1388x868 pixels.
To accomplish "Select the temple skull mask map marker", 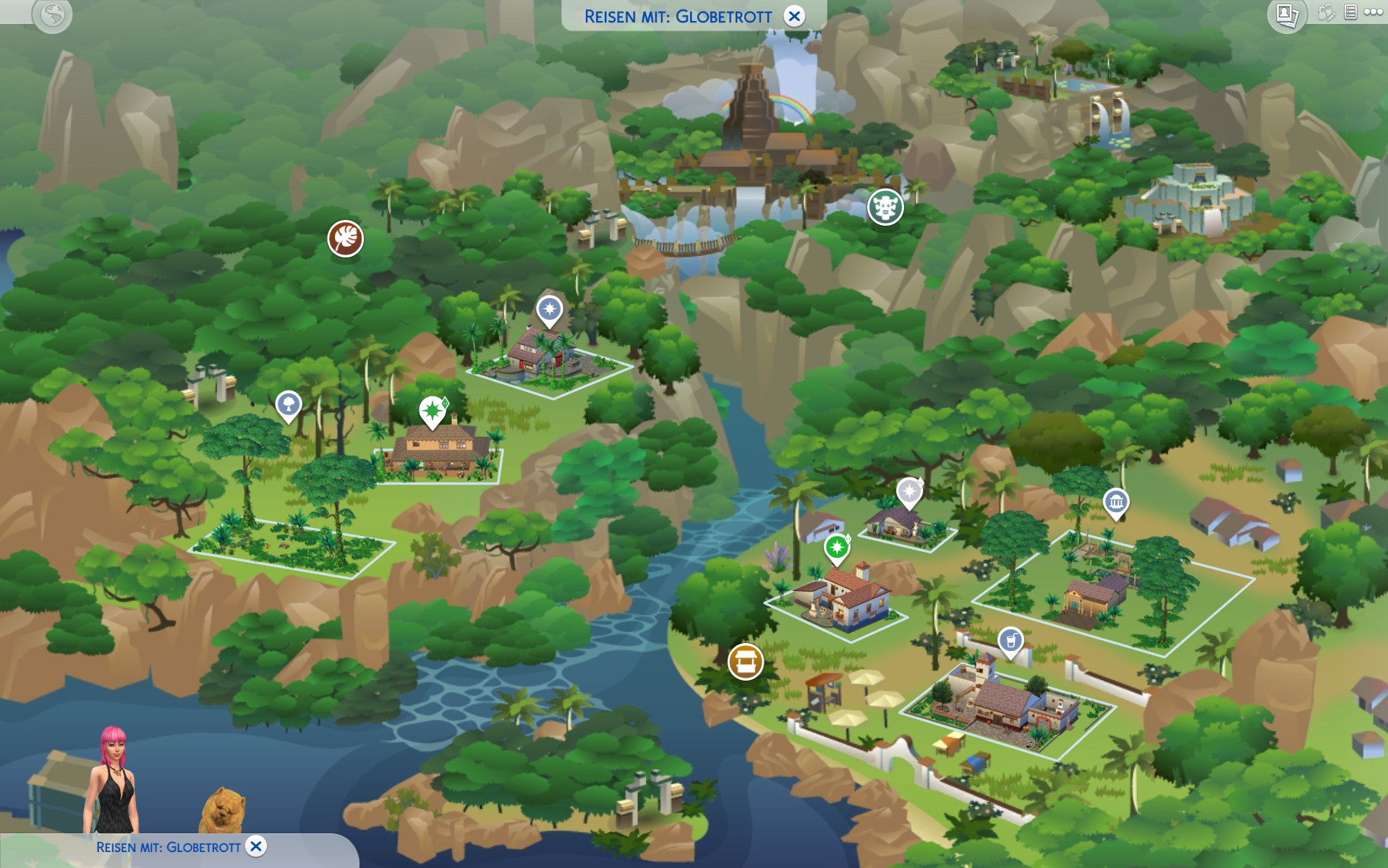I will click(885, 208).
